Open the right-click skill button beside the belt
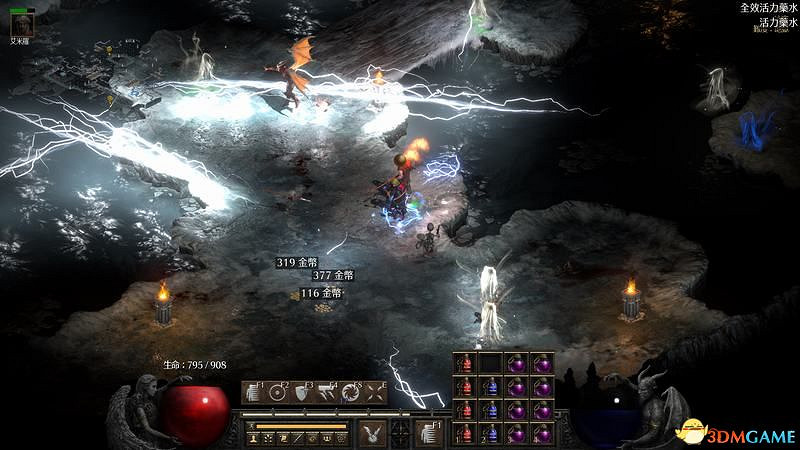Image resolution: width=800 pixels, height=450 pixels. (429, 433)
